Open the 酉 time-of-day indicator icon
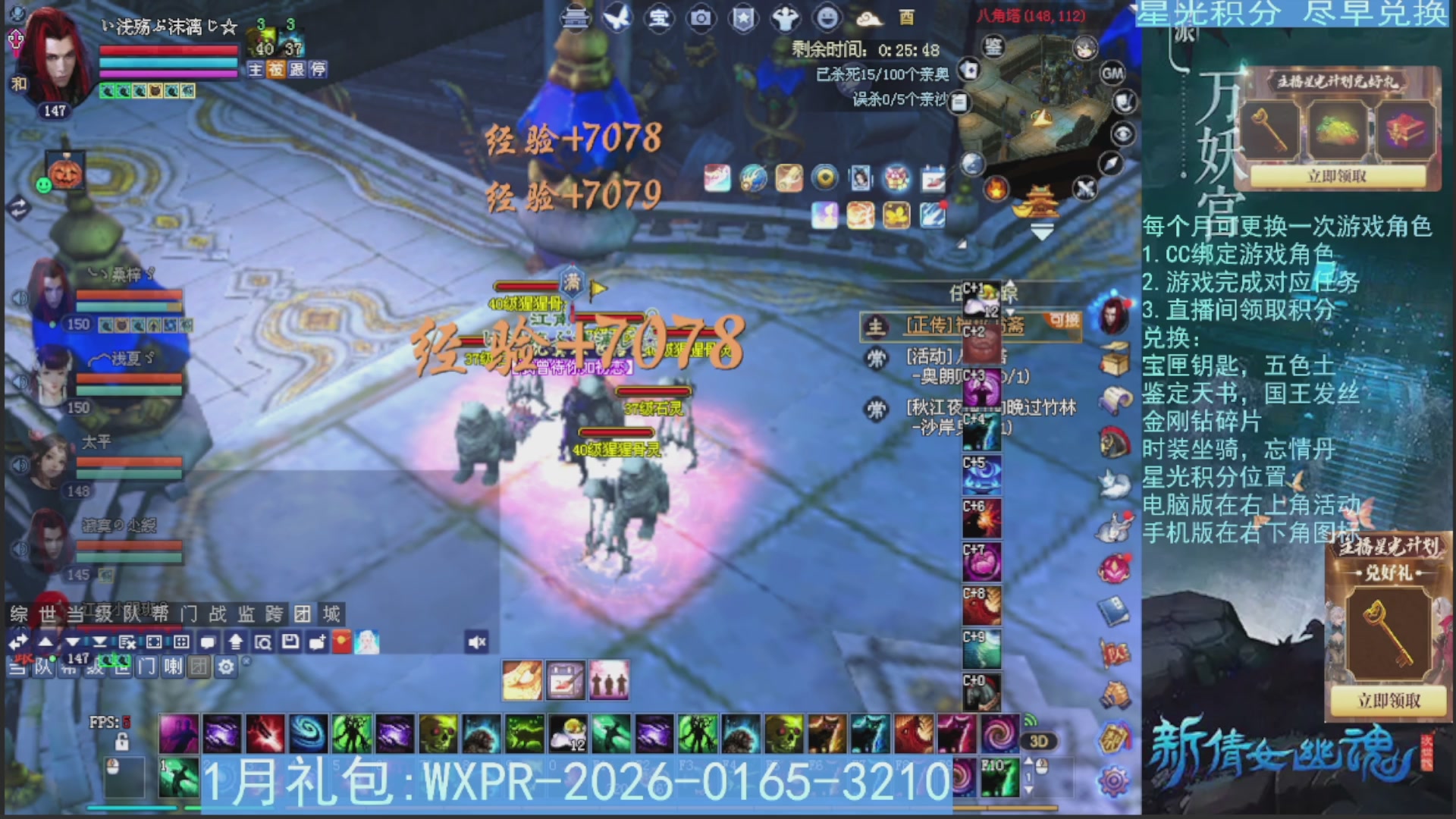This screenshot has width=1456, height=819. tap(907, 19)
